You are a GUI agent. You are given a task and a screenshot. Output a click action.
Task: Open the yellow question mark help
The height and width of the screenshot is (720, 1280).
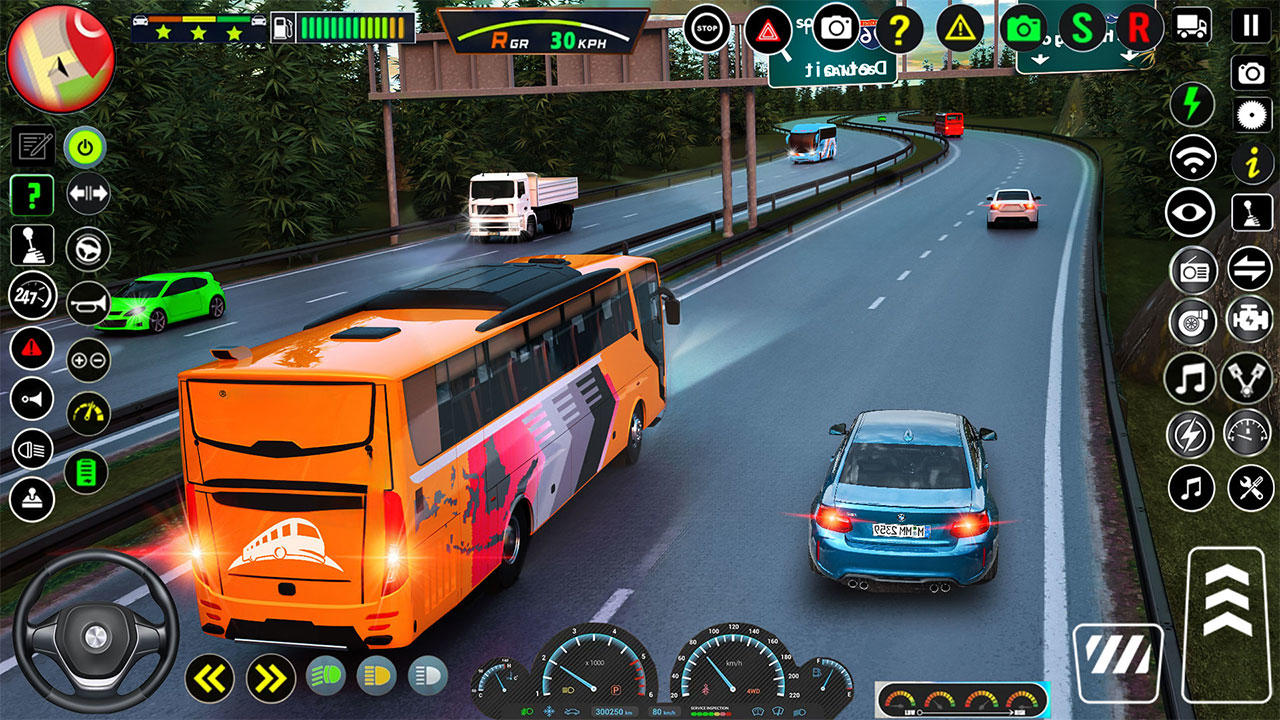(x=899, y=31)
